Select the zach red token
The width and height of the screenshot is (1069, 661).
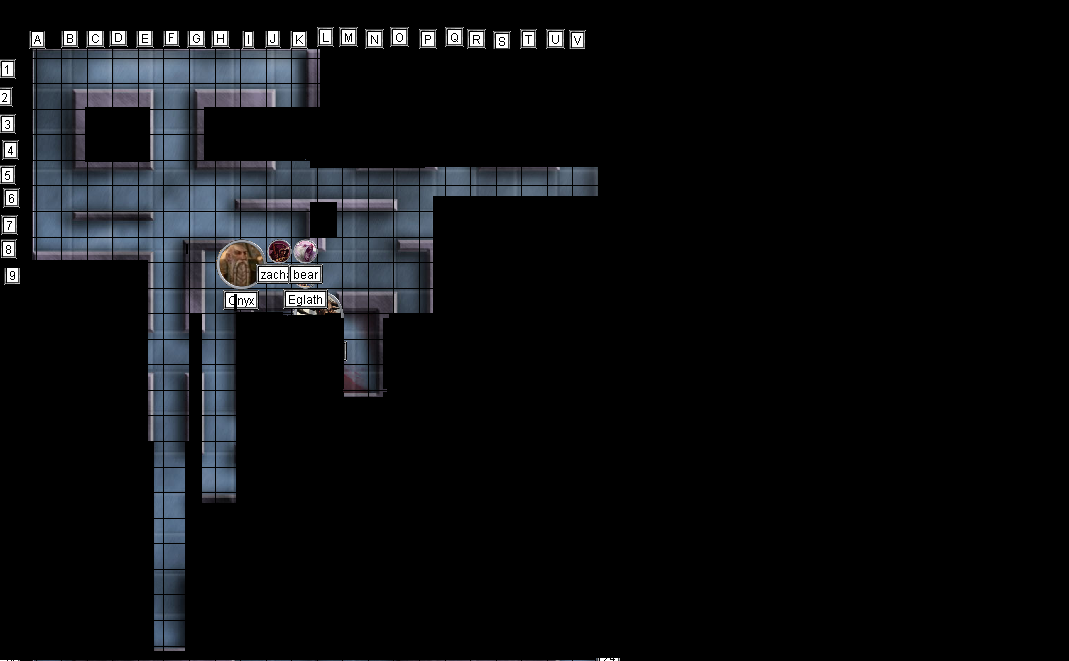pos(279,252)
